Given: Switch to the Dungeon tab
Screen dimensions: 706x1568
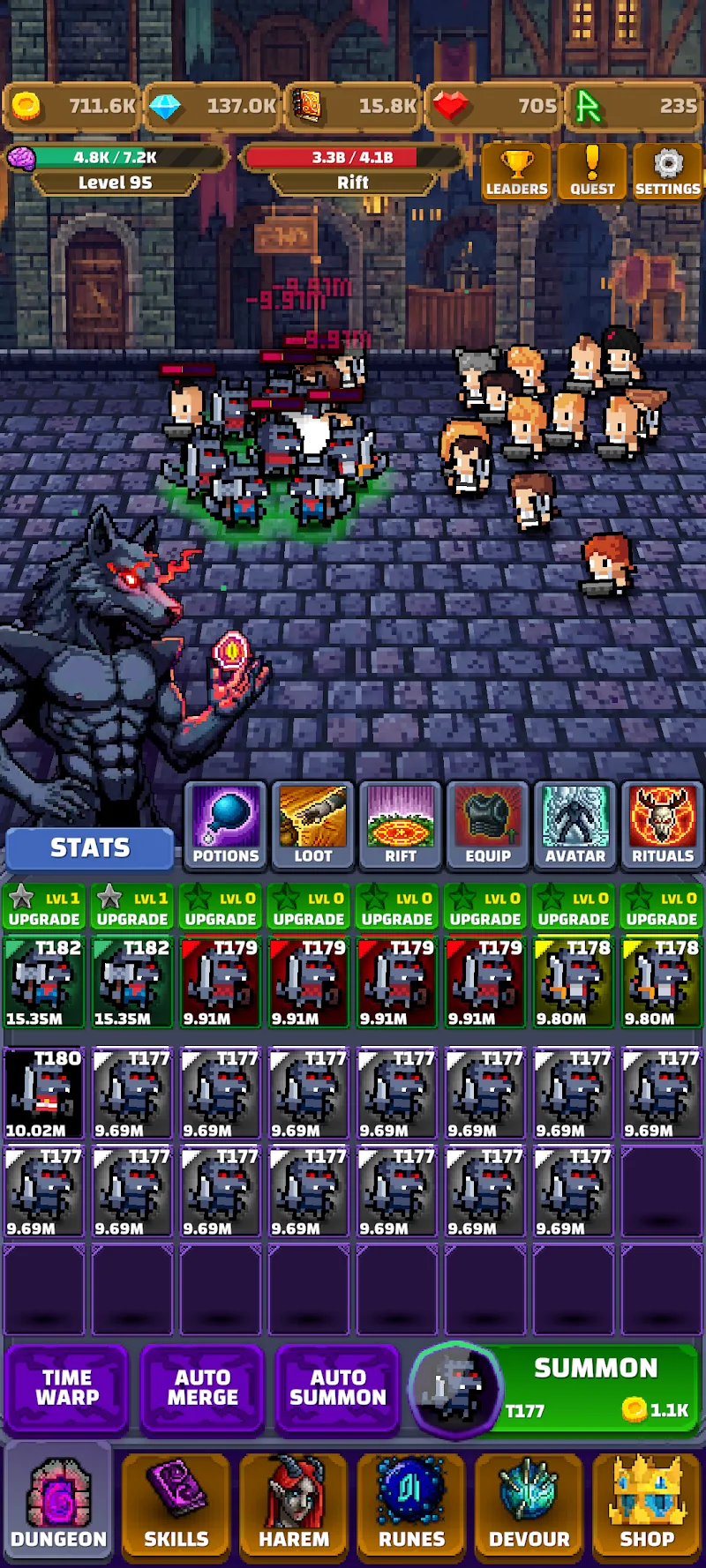Looking at the screenshot, I should [58, 1505].
